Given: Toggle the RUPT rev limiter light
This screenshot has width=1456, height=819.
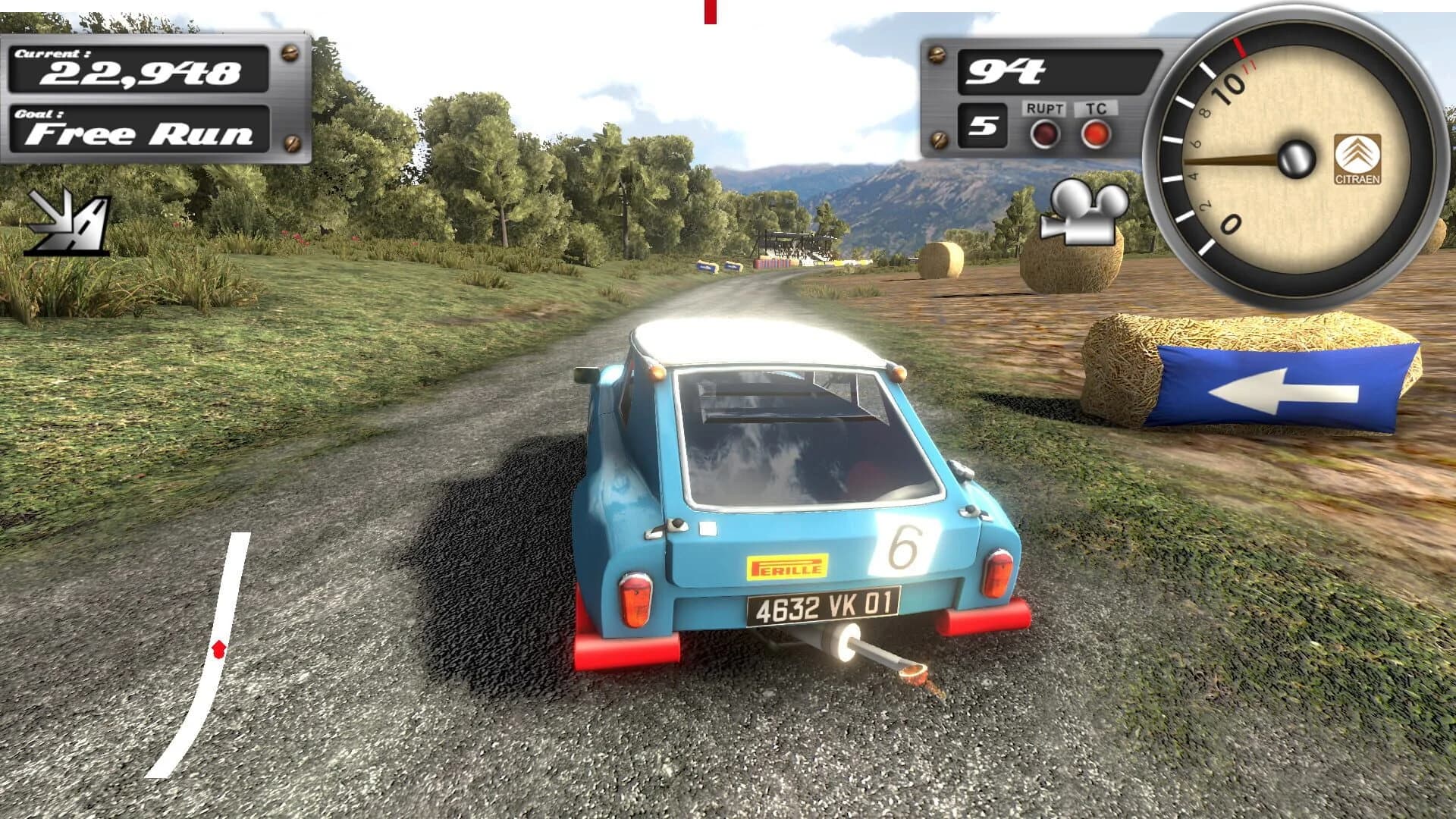Looking at the screenshot, I should (x=1044, y=134).
